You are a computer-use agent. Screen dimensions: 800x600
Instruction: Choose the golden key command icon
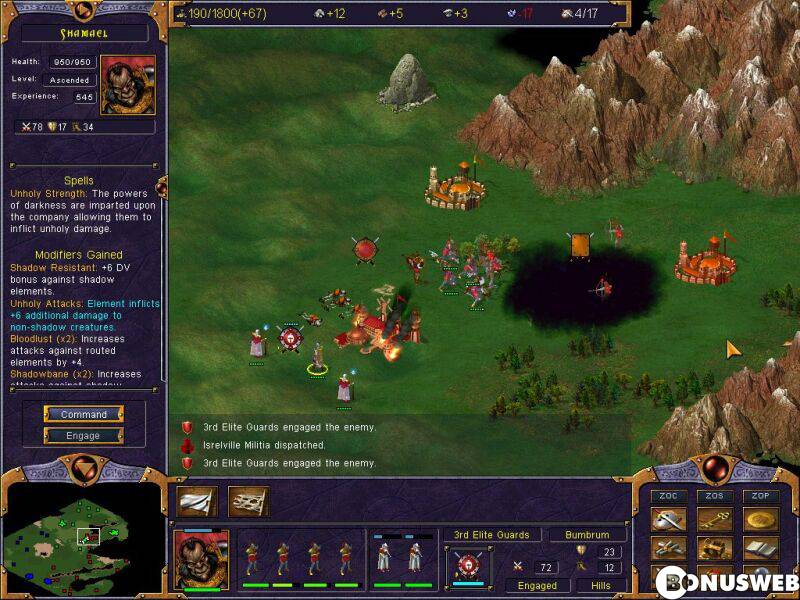(x=715, y=520)
